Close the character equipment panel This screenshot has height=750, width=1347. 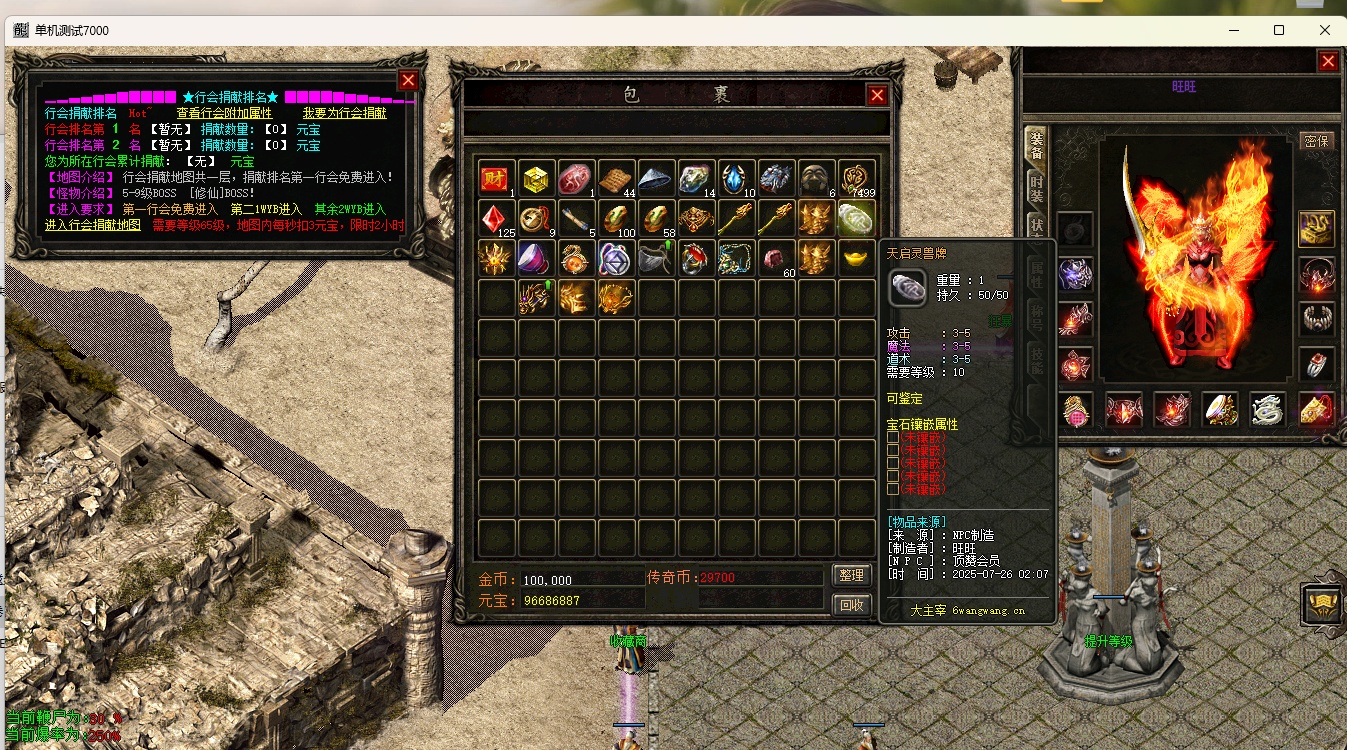[1328, 62]
